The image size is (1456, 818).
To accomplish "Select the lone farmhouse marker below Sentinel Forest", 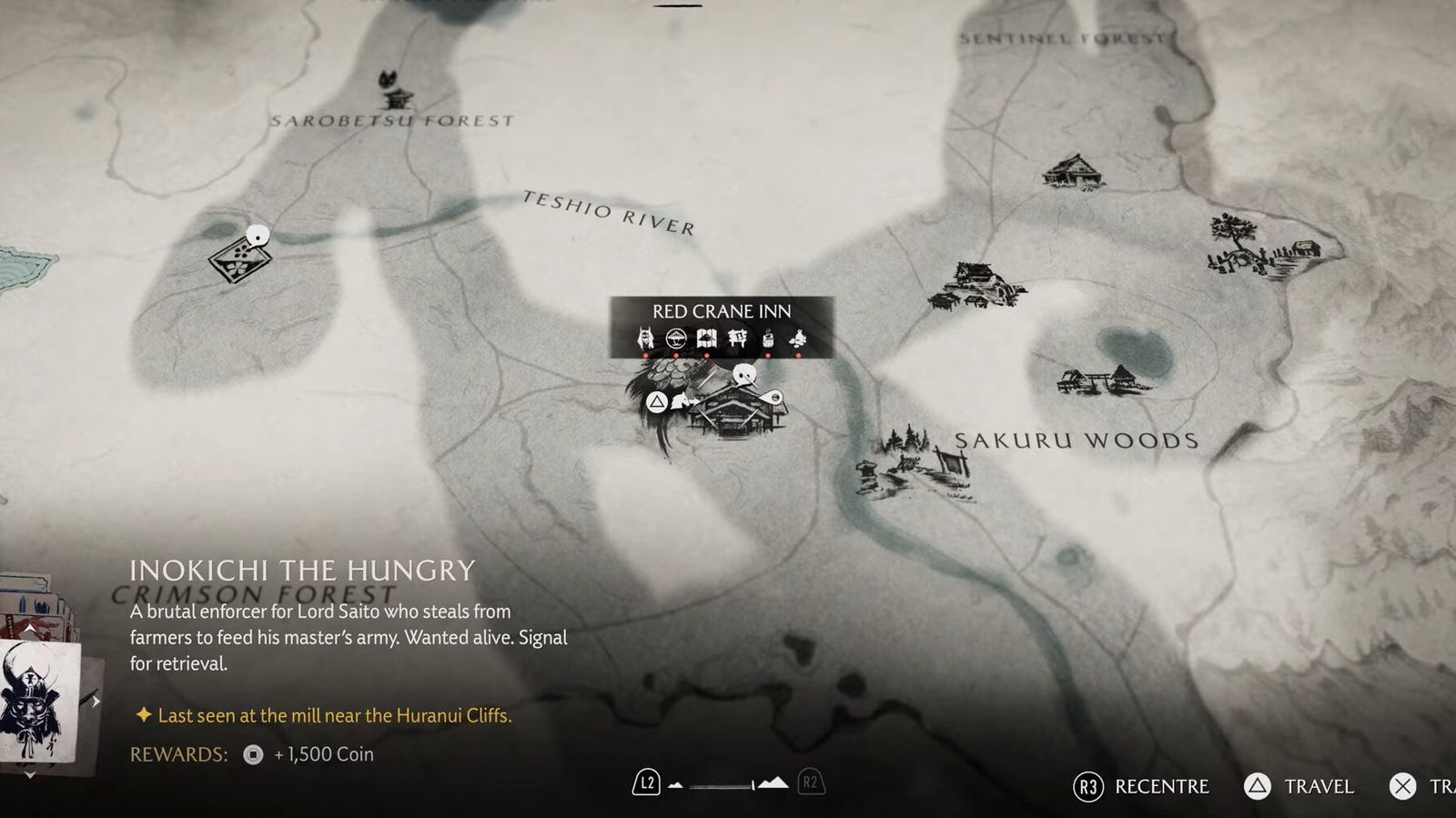I will [x=1073, y=171].
